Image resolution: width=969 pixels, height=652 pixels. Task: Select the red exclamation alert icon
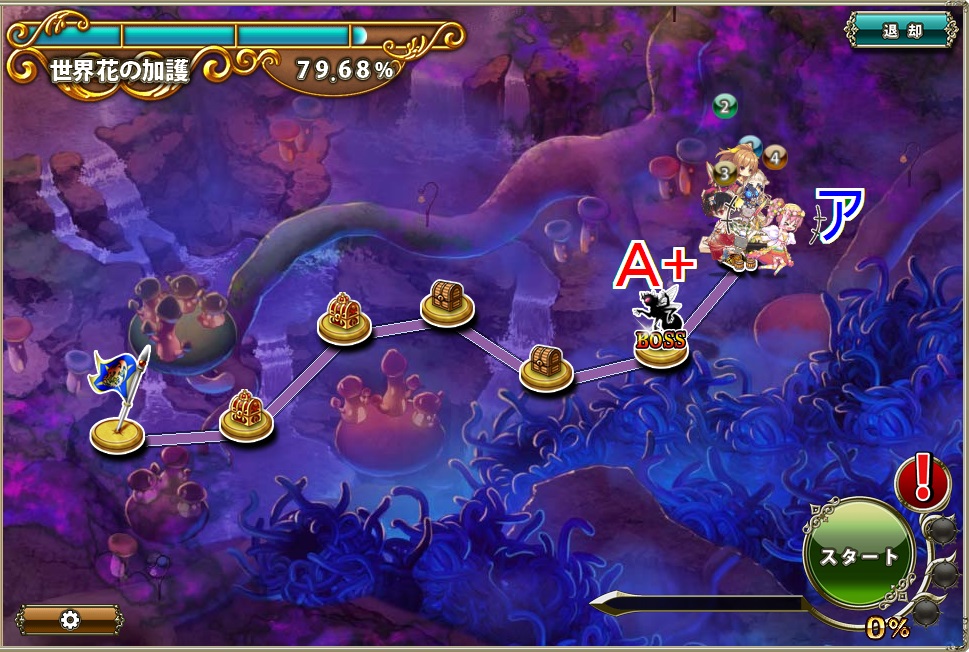click(x=922, y=480)
